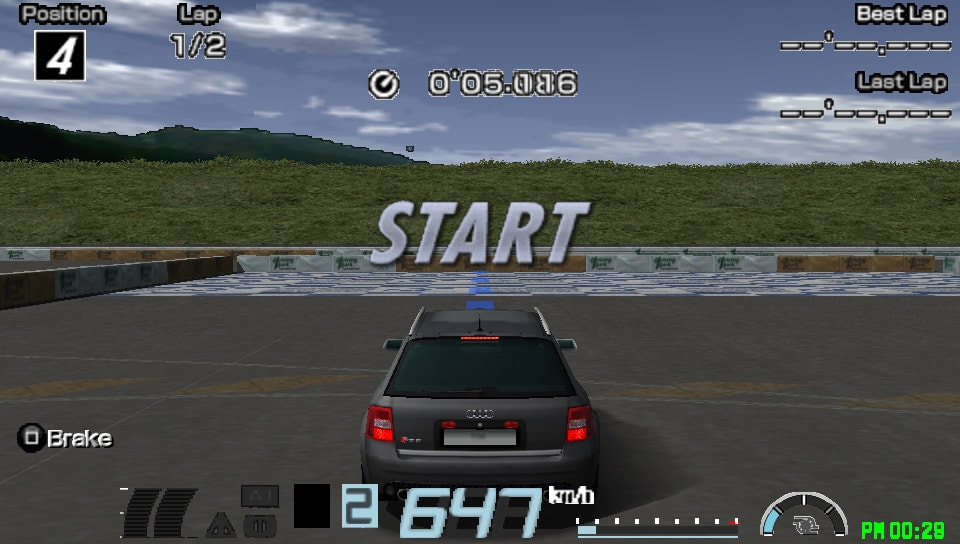Click the AI driving aid indicator
The height and width of the screenshot is (544, 960).
260,496
